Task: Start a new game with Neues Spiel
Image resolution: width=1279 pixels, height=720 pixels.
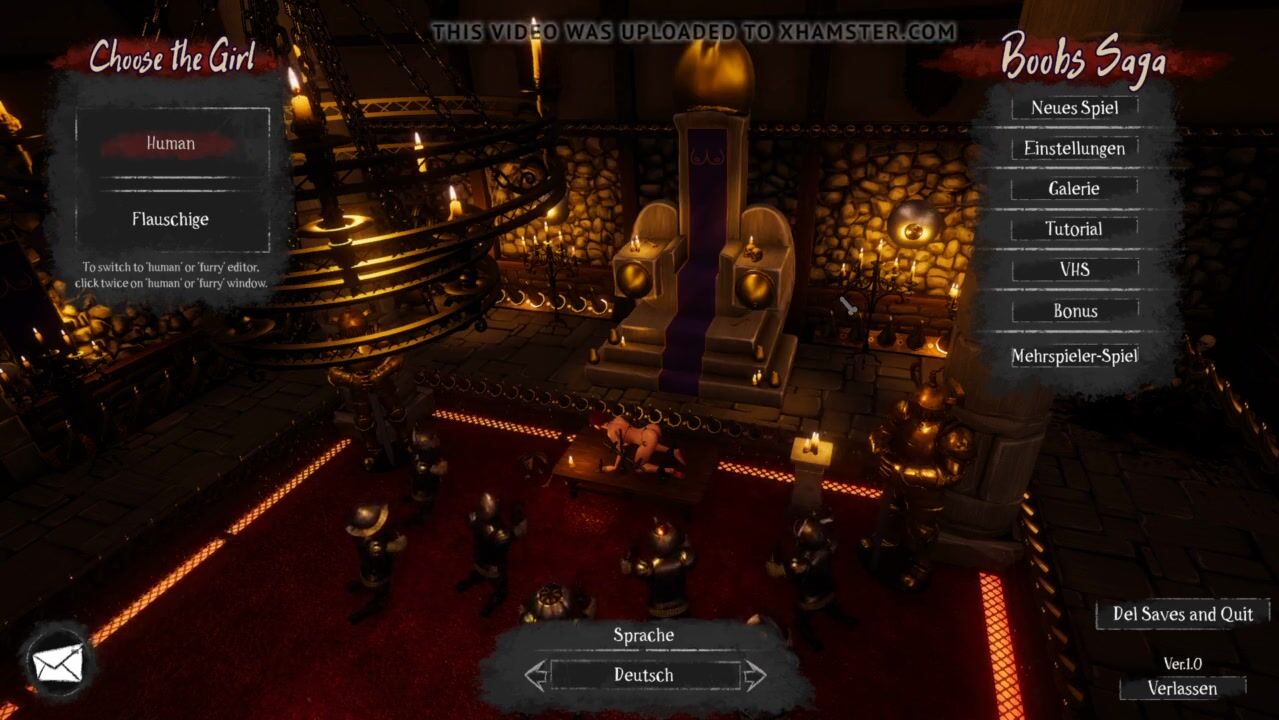Action: tap(1074, 108)
